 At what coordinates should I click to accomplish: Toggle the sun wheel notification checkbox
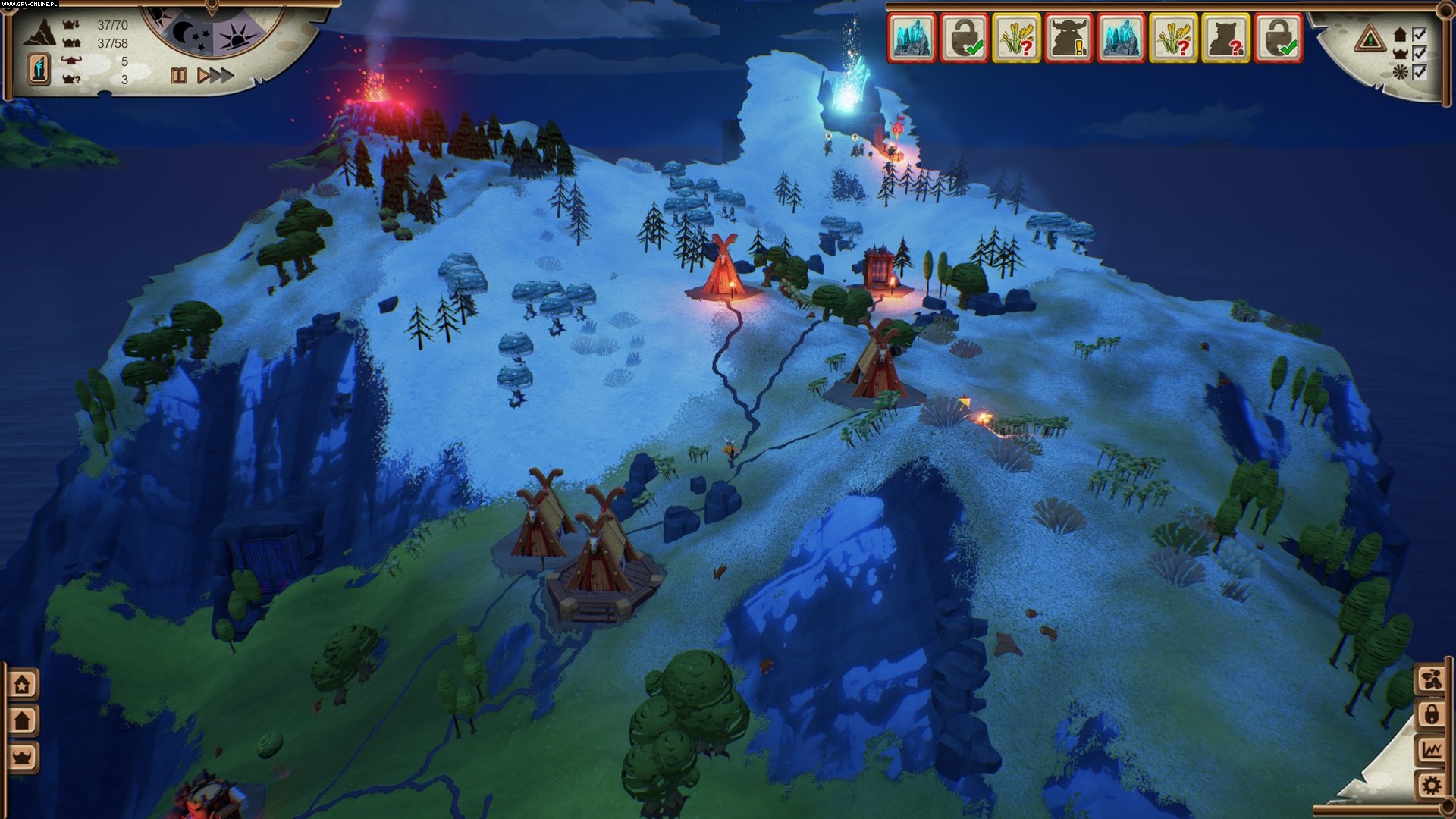(x=1420, y=72)
